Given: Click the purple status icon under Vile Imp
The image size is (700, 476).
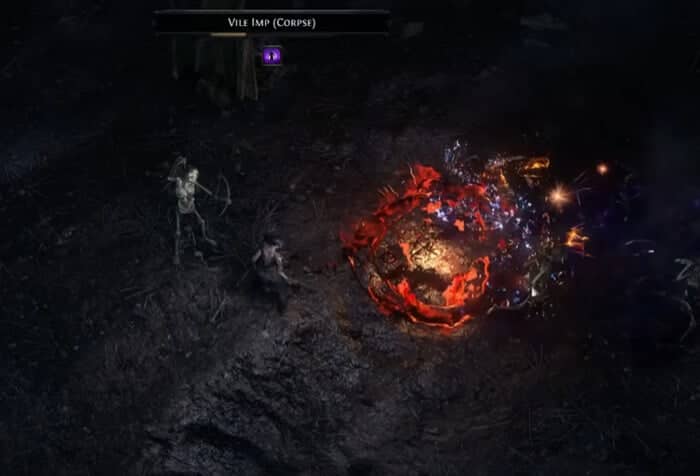Looking at the screenshot, I should tap(272, 56).
